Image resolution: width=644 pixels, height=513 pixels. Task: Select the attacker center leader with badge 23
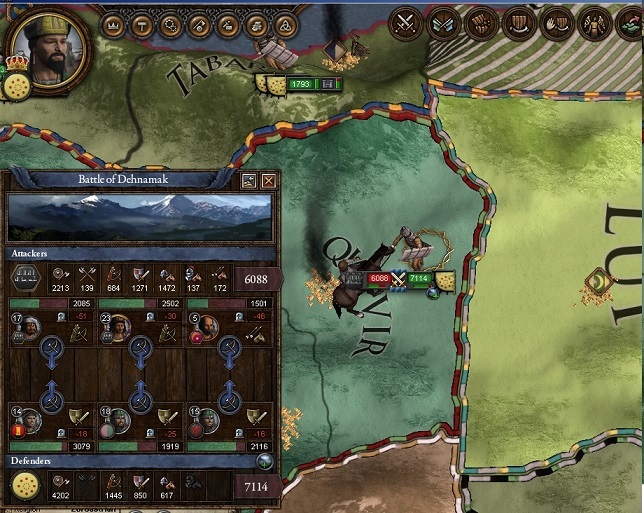pyautogui.click(x=120, y=328)
